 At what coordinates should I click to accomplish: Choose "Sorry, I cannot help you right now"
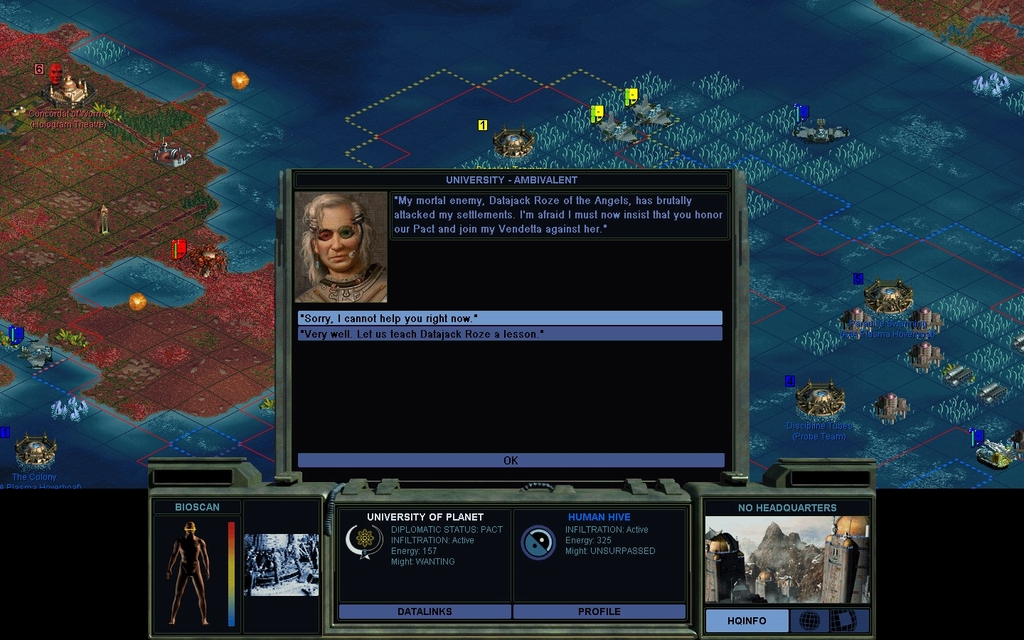510,318
